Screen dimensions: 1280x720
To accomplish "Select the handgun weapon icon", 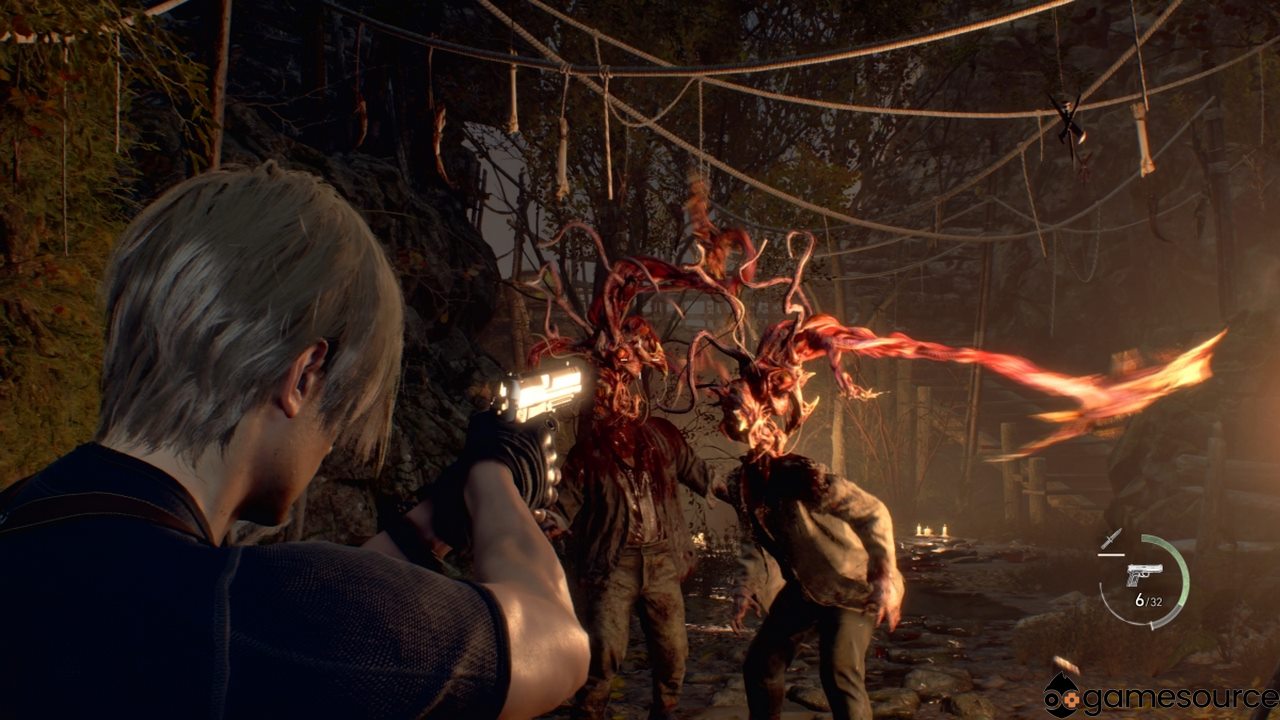I will coord(1144,574).
